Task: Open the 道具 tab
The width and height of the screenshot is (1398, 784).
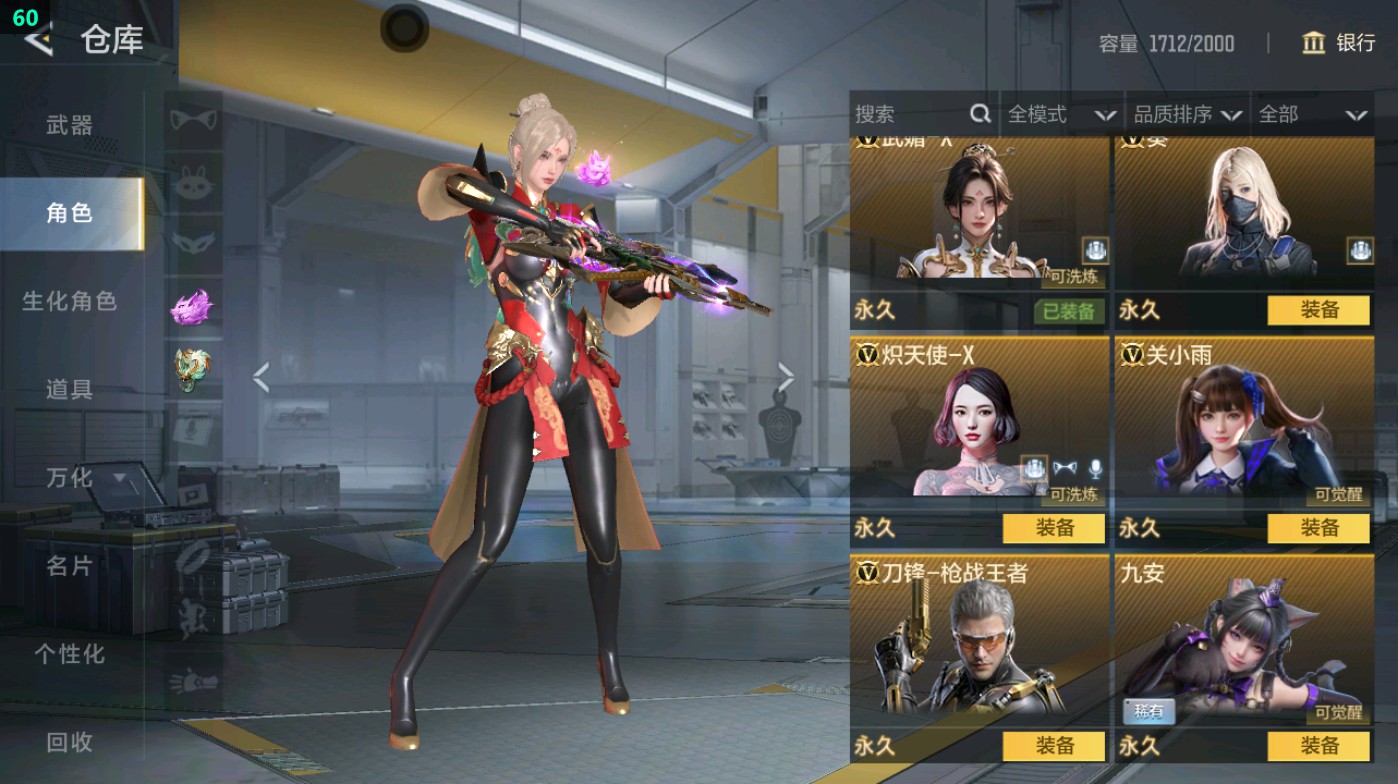Action: (x=70, y=389)
